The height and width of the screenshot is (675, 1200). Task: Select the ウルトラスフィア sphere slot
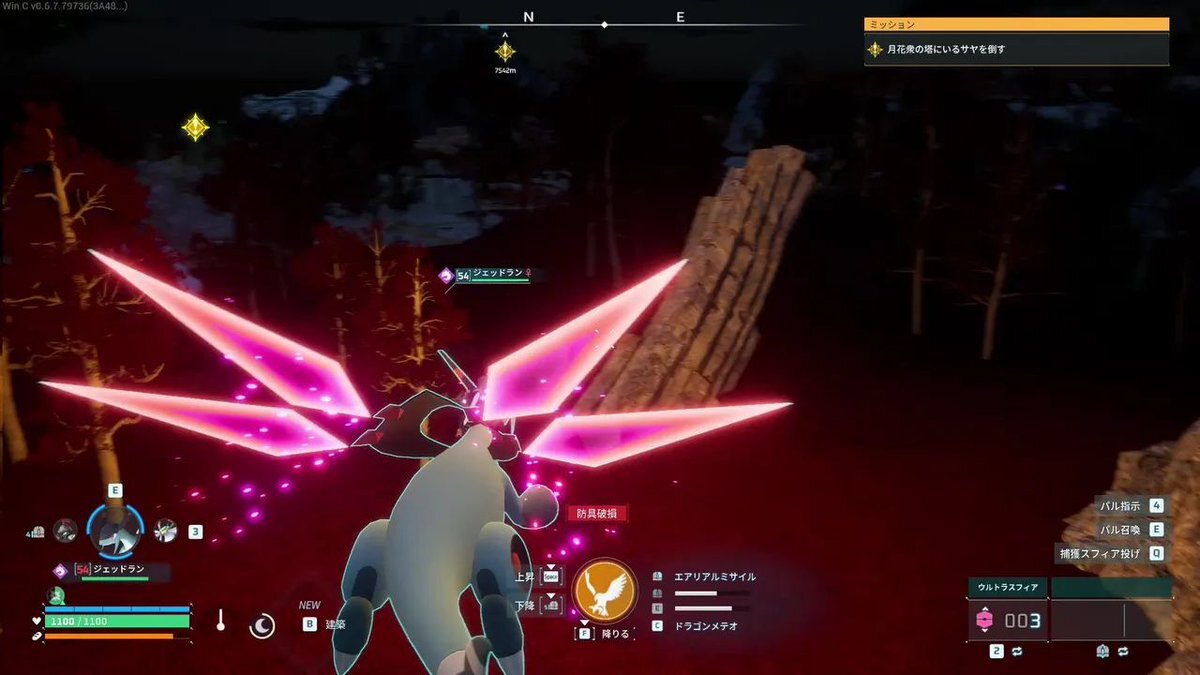[x=1007, y=621]
